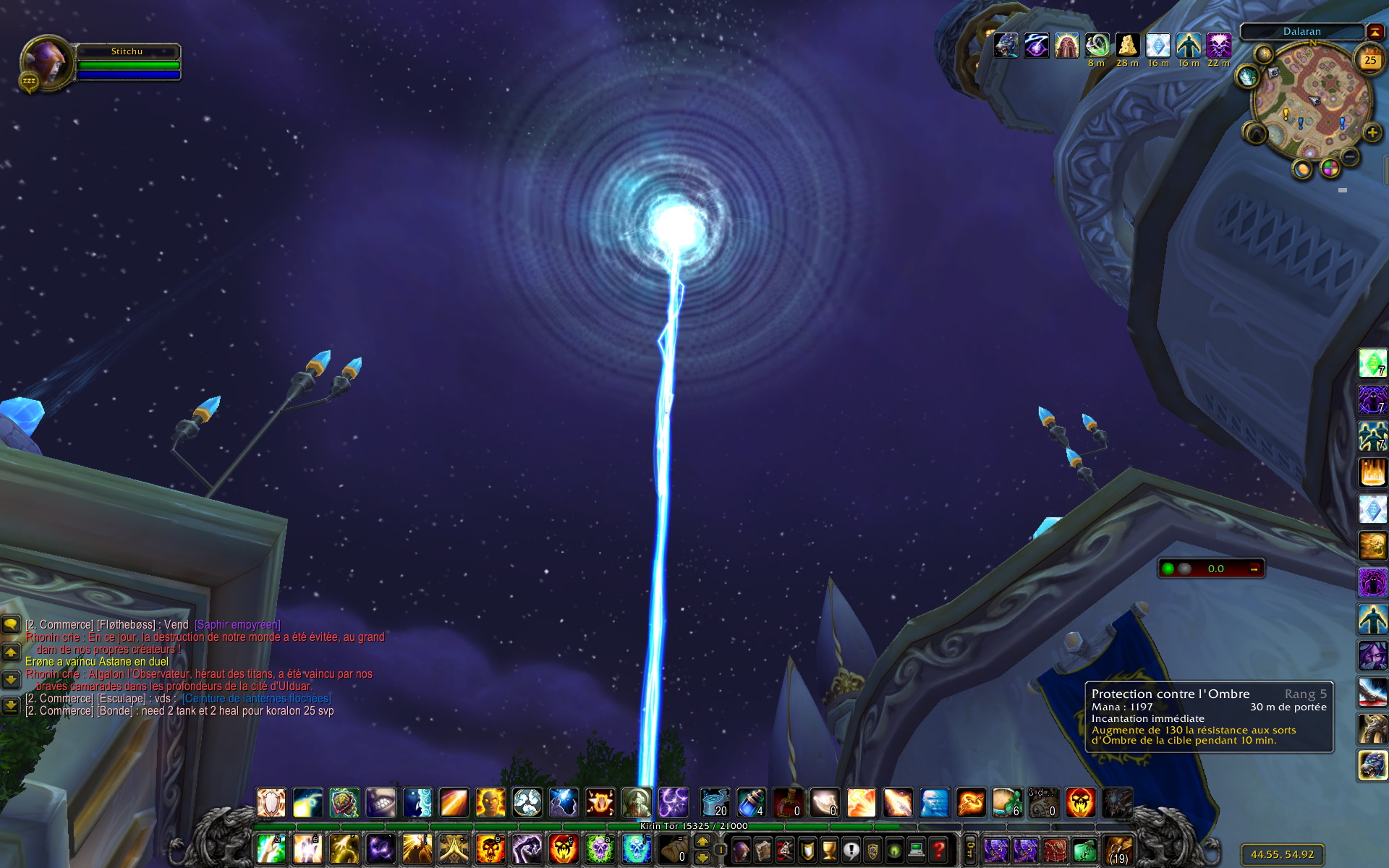Zoom out the minimap with minus button
The width and height of the screenshot is (1389, 868).
tap(1350, 156)
